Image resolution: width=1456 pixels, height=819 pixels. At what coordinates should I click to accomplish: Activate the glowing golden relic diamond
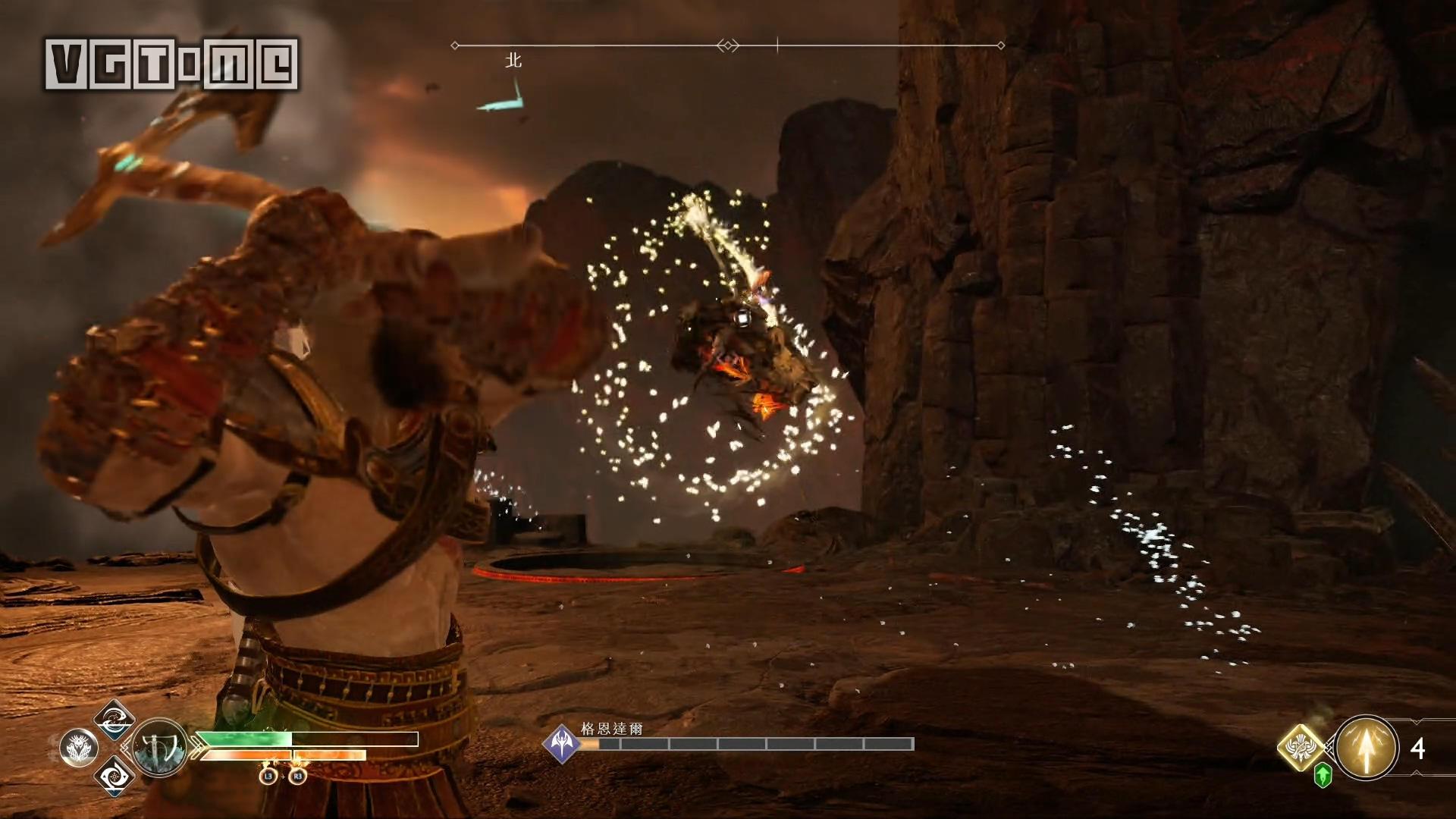1302,746
